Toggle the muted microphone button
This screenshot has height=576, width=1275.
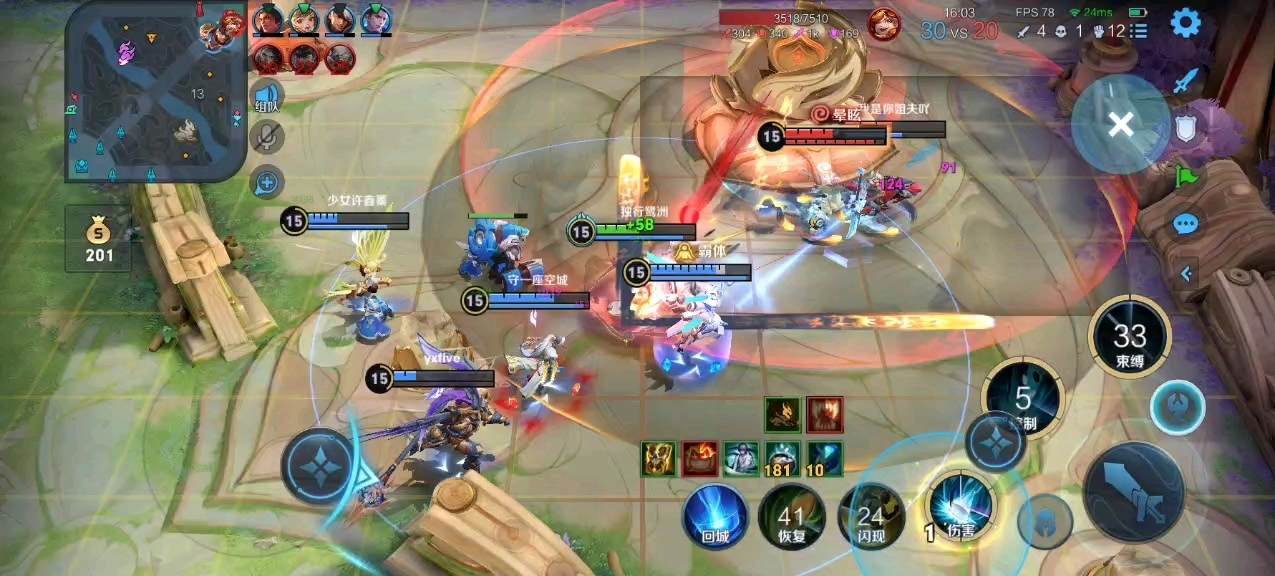[267, 138]
